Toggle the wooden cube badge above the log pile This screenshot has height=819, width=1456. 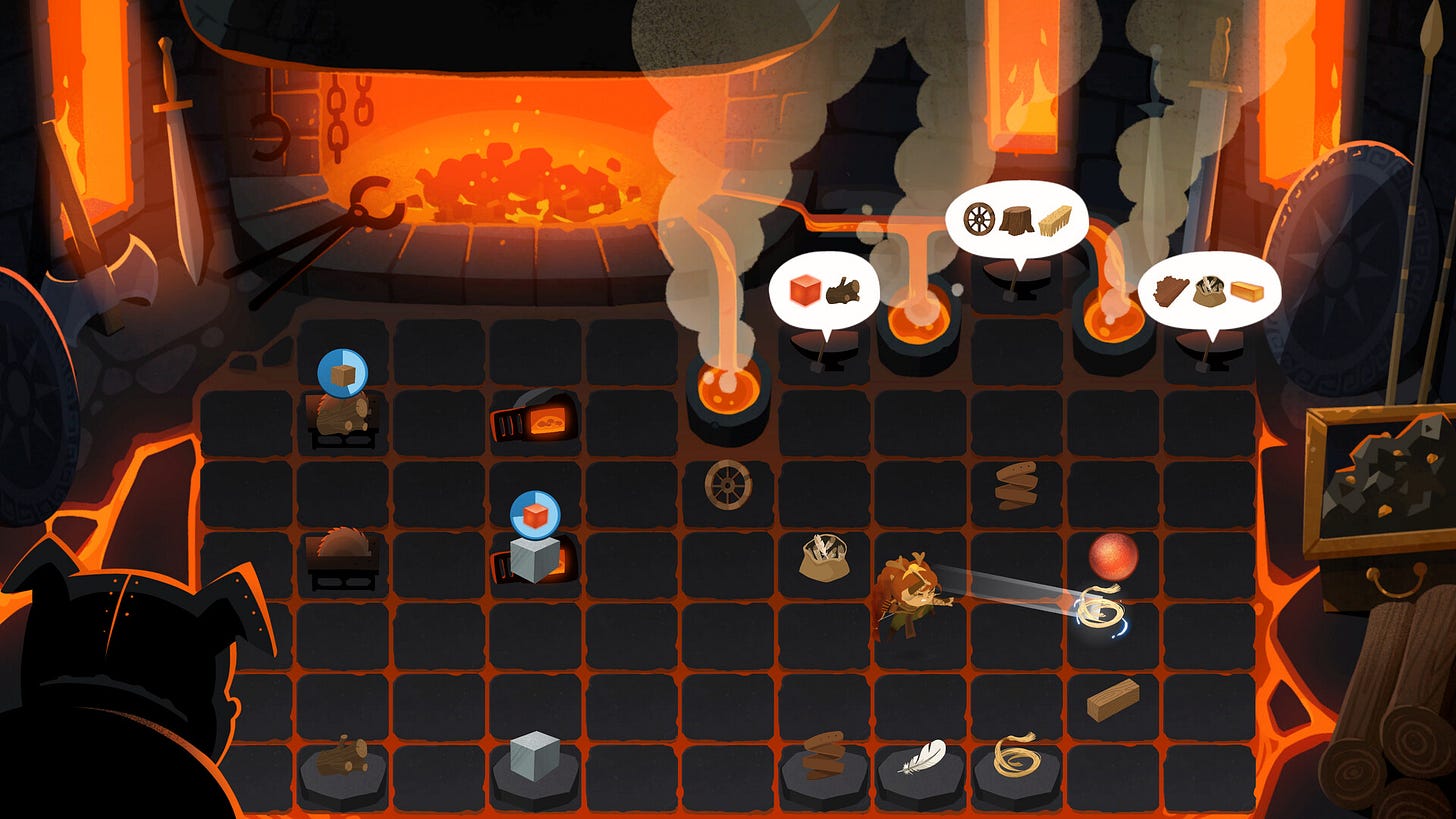[343, 372]
